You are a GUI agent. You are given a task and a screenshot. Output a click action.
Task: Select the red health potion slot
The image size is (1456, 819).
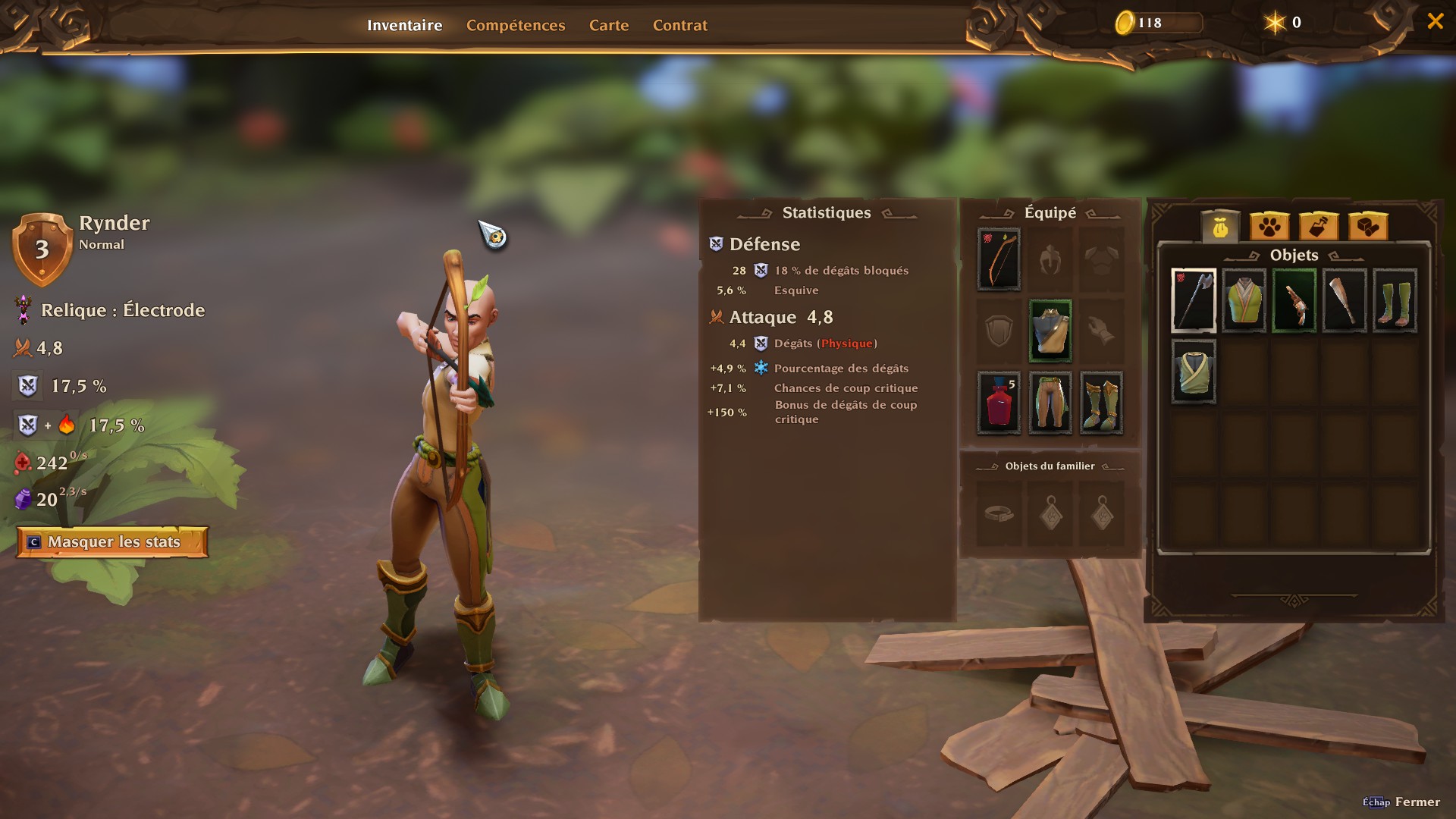point(999,403)
